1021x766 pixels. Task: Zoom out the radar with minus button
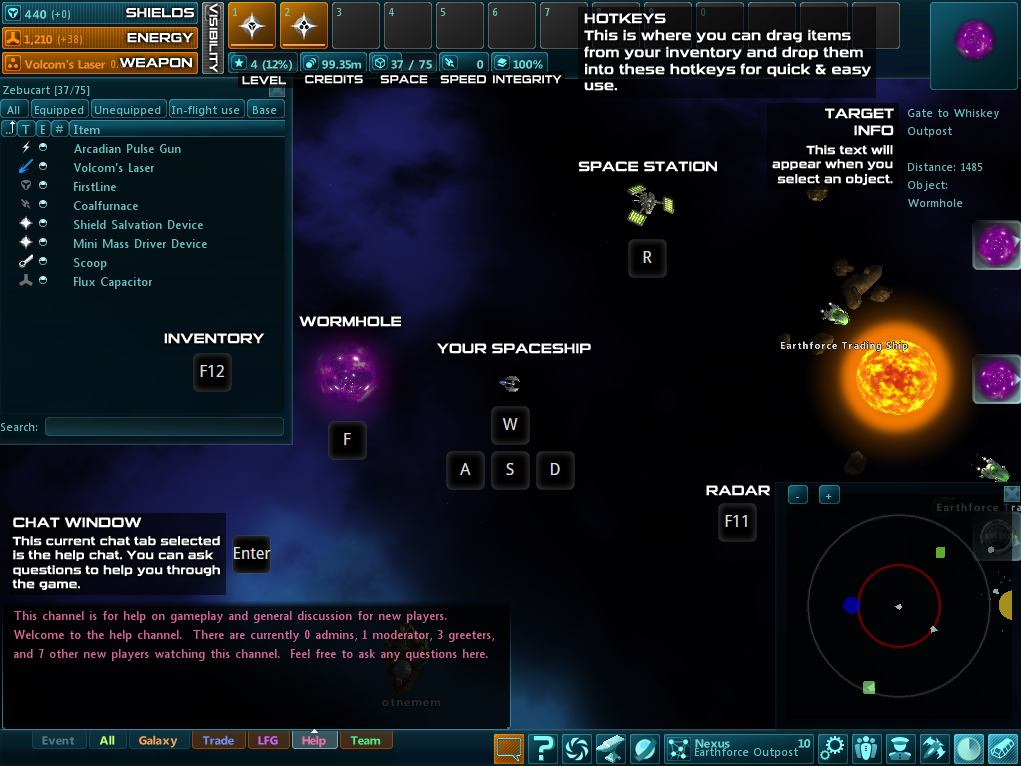(798, 495)
